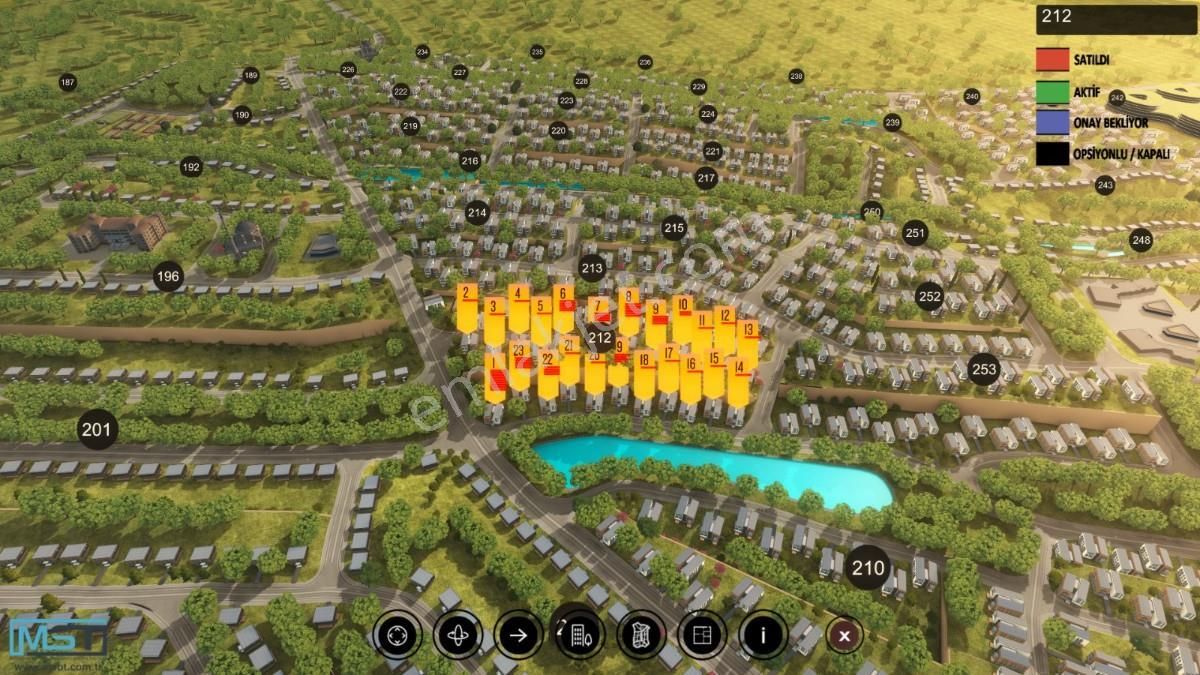
Task: Close the toolbar with the red X
Action: pos(845,635)
